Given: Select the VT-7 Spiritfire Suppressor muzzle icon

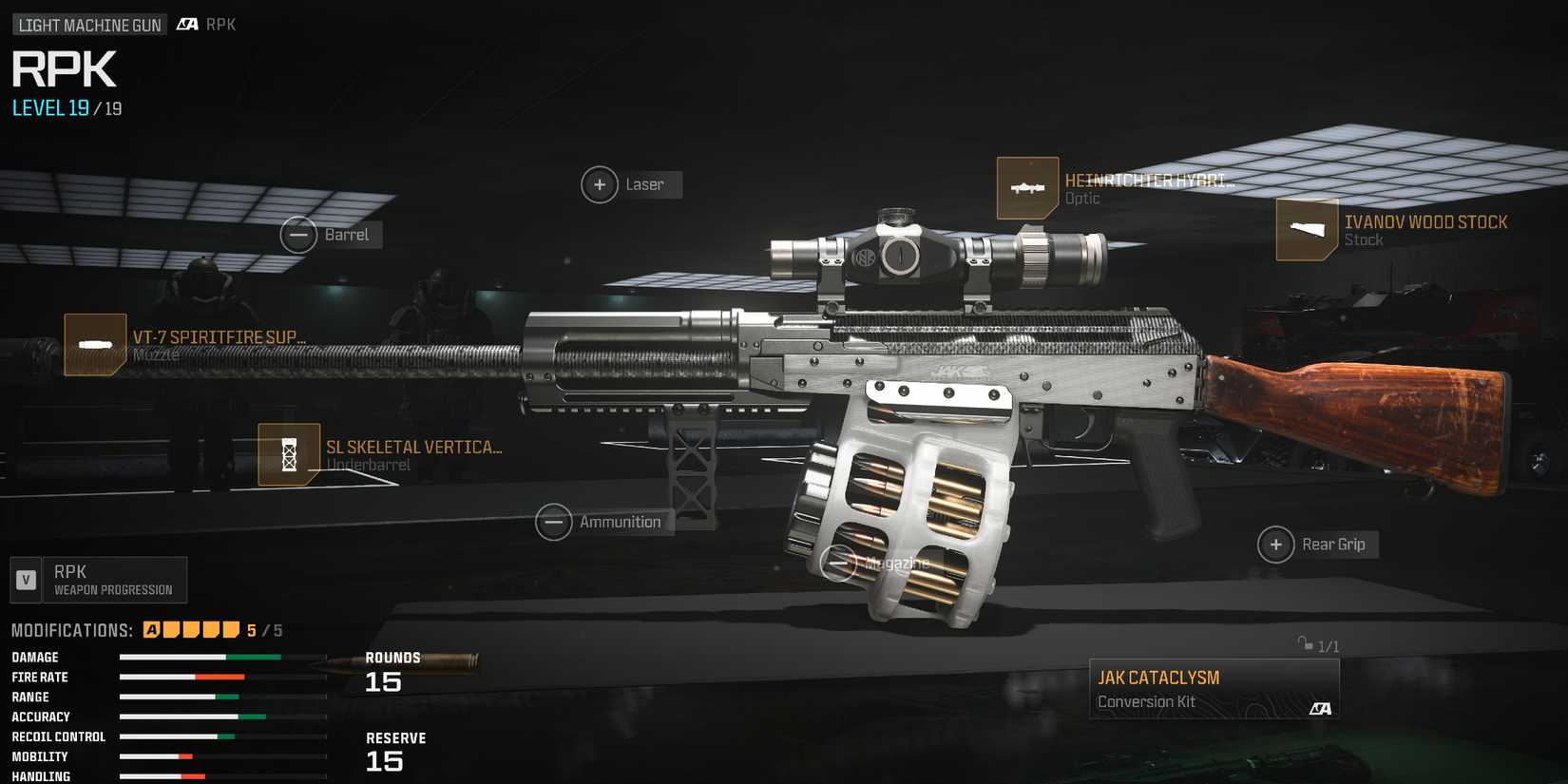Looking at the screenshot, I should (x=95, y=344).
